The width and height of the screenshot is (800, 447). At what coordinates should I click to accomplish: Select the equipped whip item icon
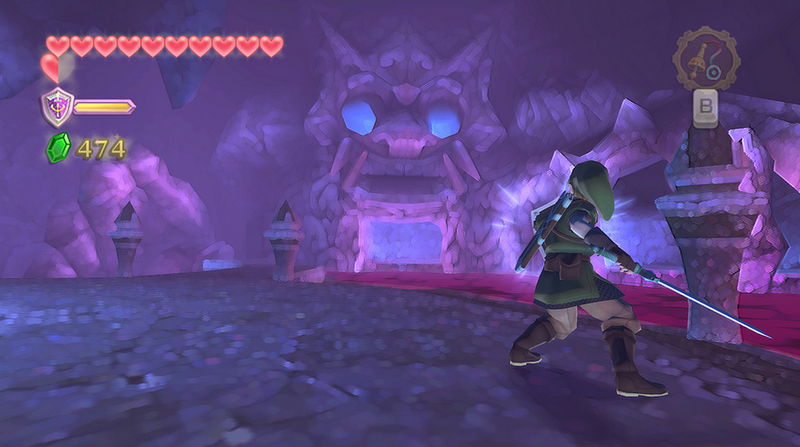pyautogui.click(x=706, y=60)
